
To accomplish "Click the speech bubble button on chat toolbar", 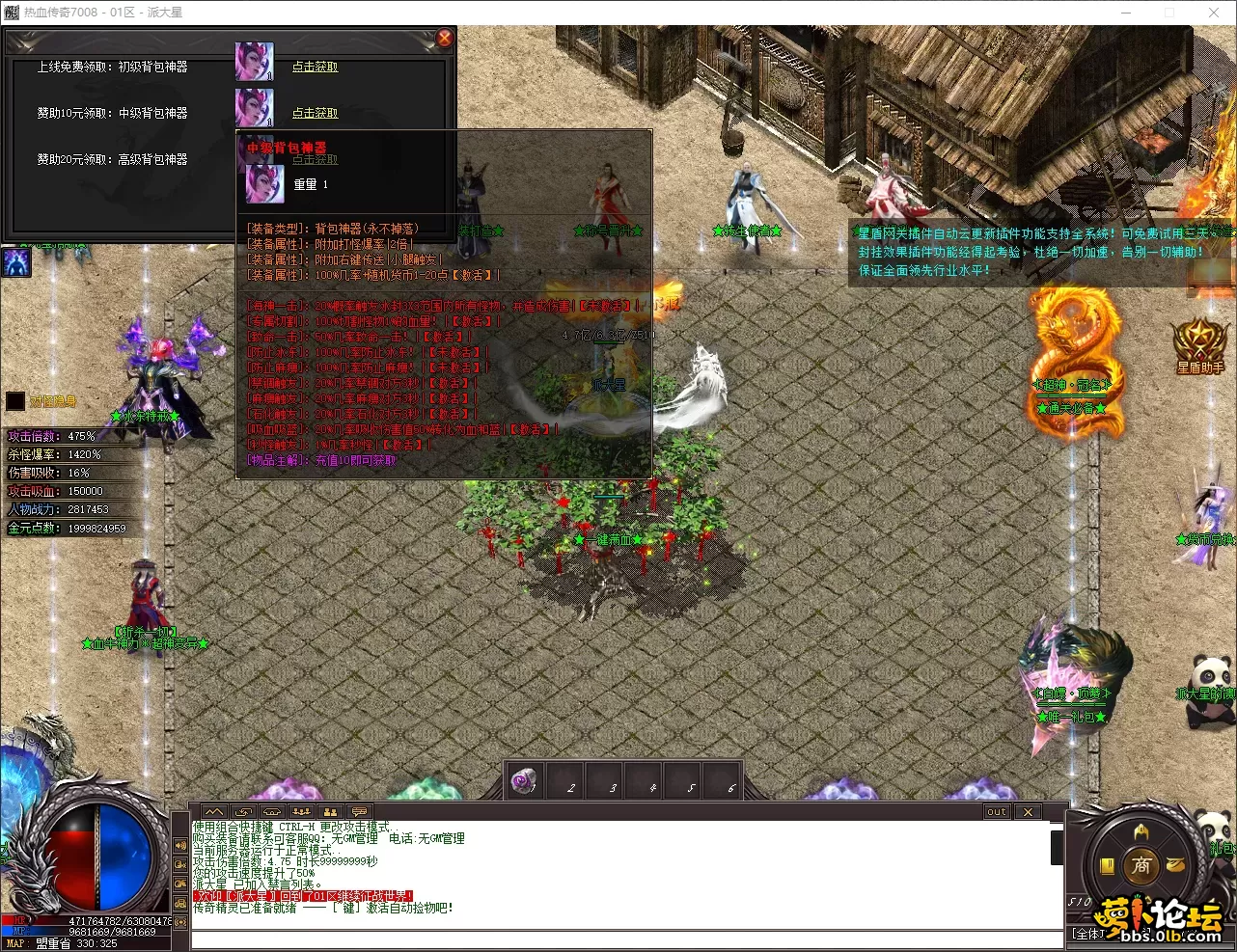I will [359, 812].
